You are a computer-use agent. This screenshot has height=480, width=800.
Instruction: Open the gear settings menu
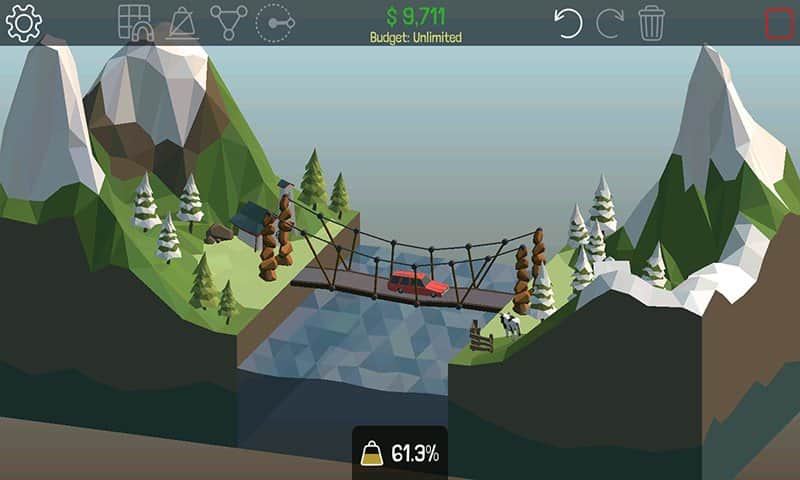tap(23, 22)
